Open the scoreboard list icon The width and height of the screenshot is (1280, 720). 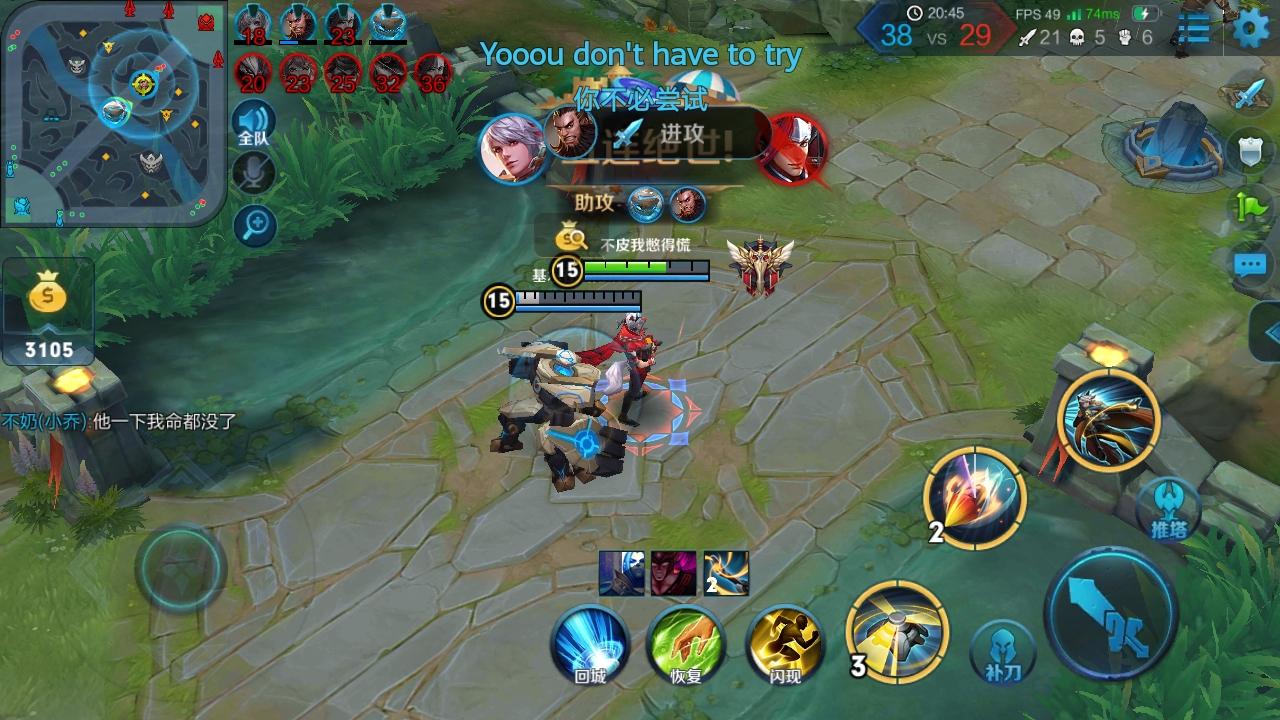(x=1194, y=29)
